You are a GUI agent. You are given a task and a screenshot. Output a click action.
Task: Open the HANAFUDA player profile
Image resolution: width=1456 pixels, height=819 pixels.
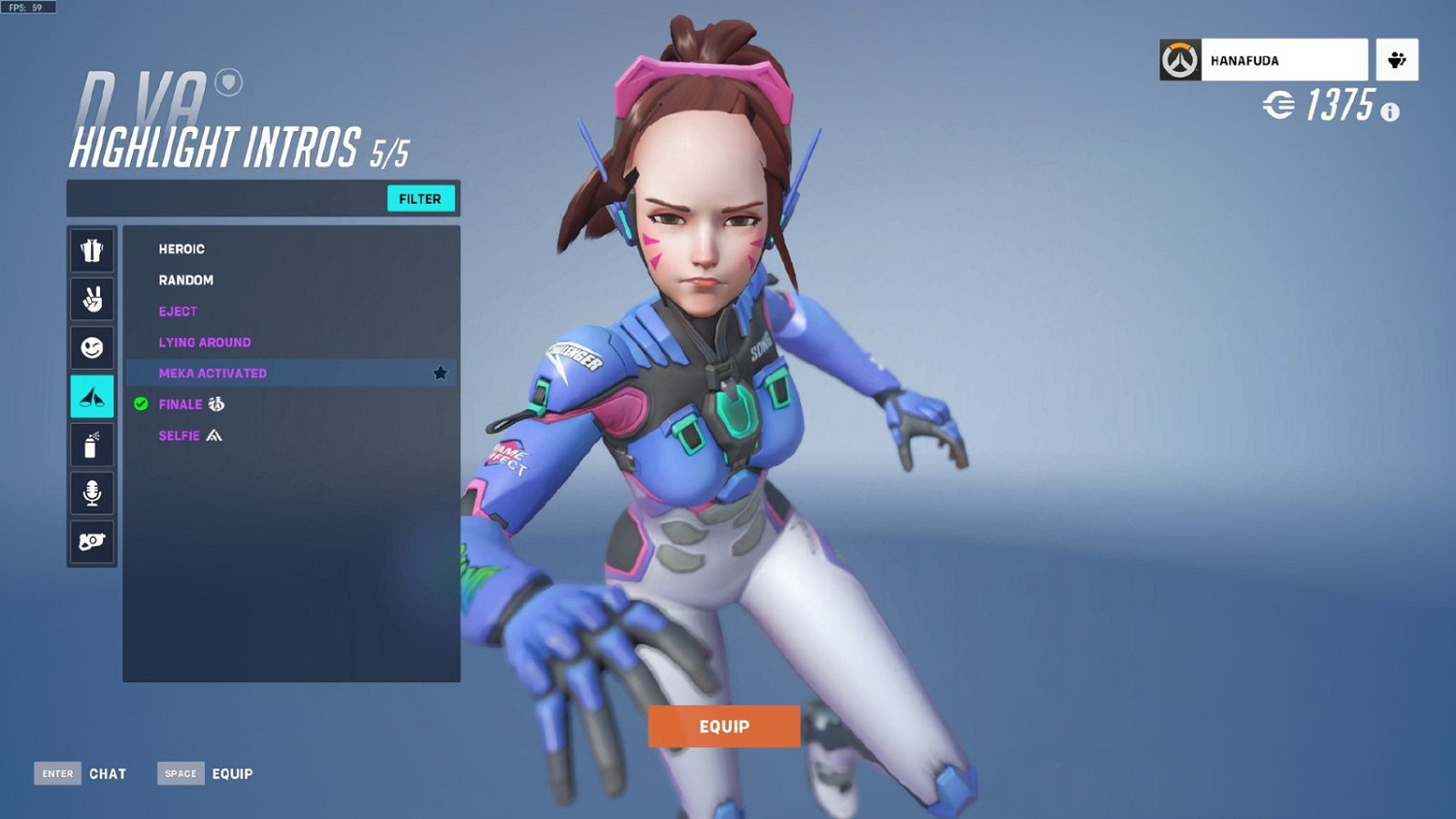[1264, 60]
